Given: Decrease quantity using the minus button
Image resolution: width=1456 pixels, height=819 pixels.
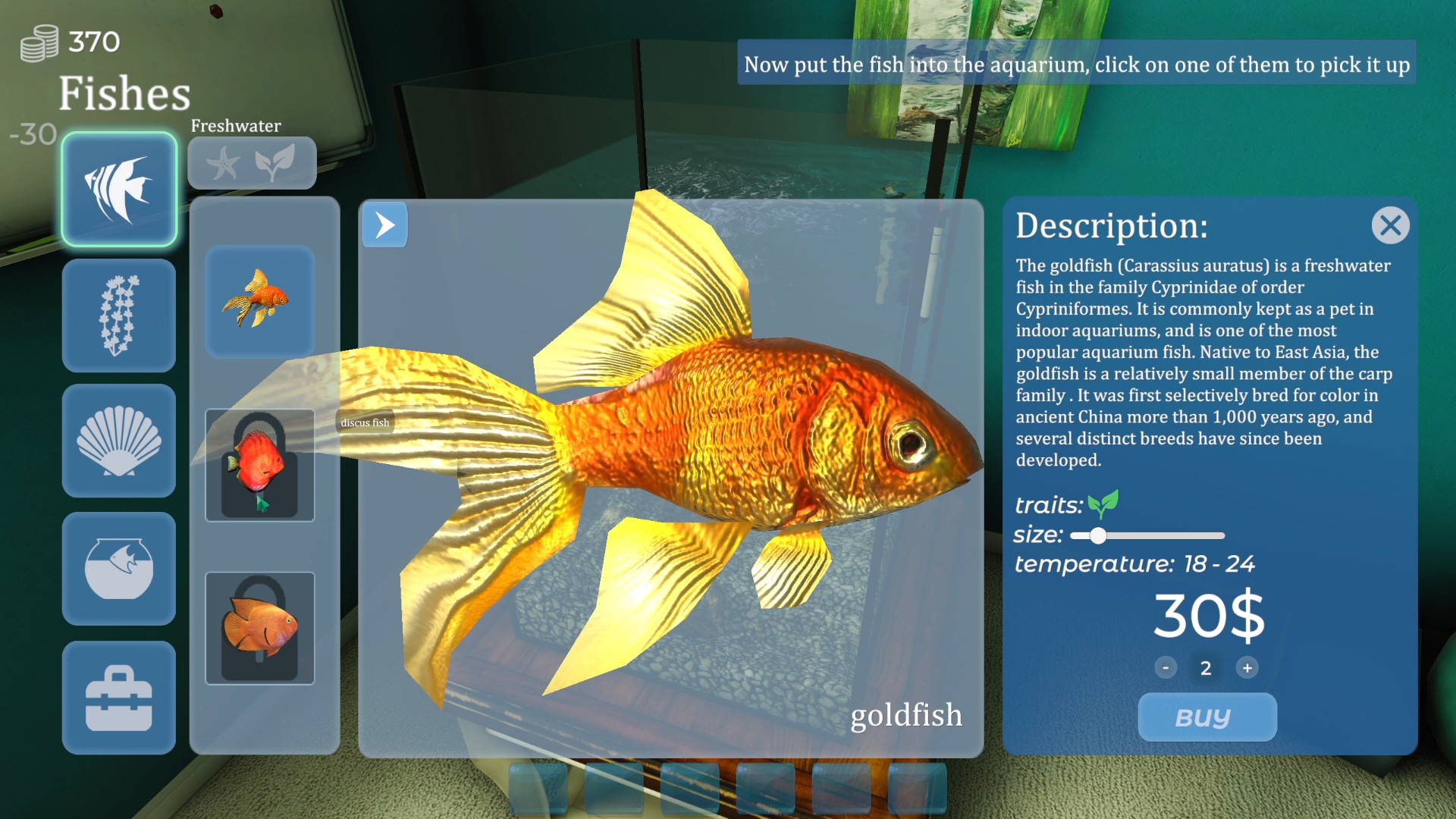Looking at the screenshot, I should pos(1166,668).
